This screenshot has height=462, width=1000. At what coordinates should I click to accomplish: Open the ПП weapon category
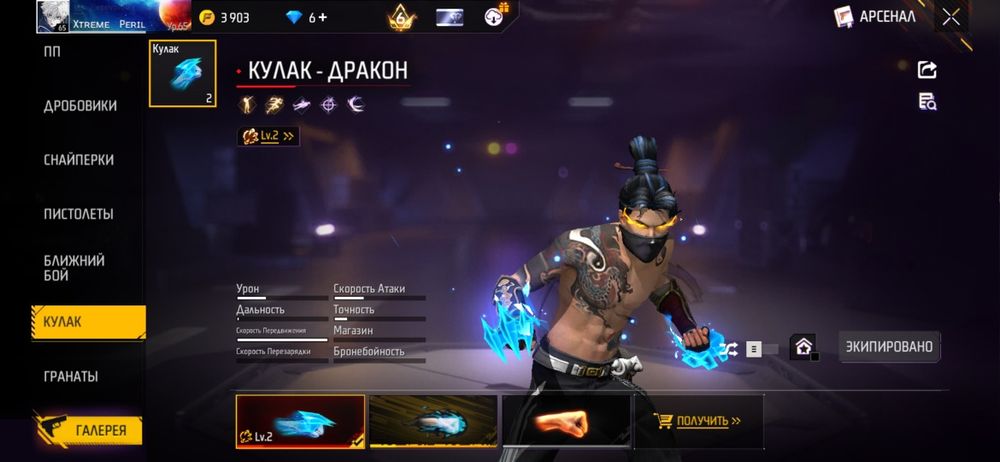[52, 52]
